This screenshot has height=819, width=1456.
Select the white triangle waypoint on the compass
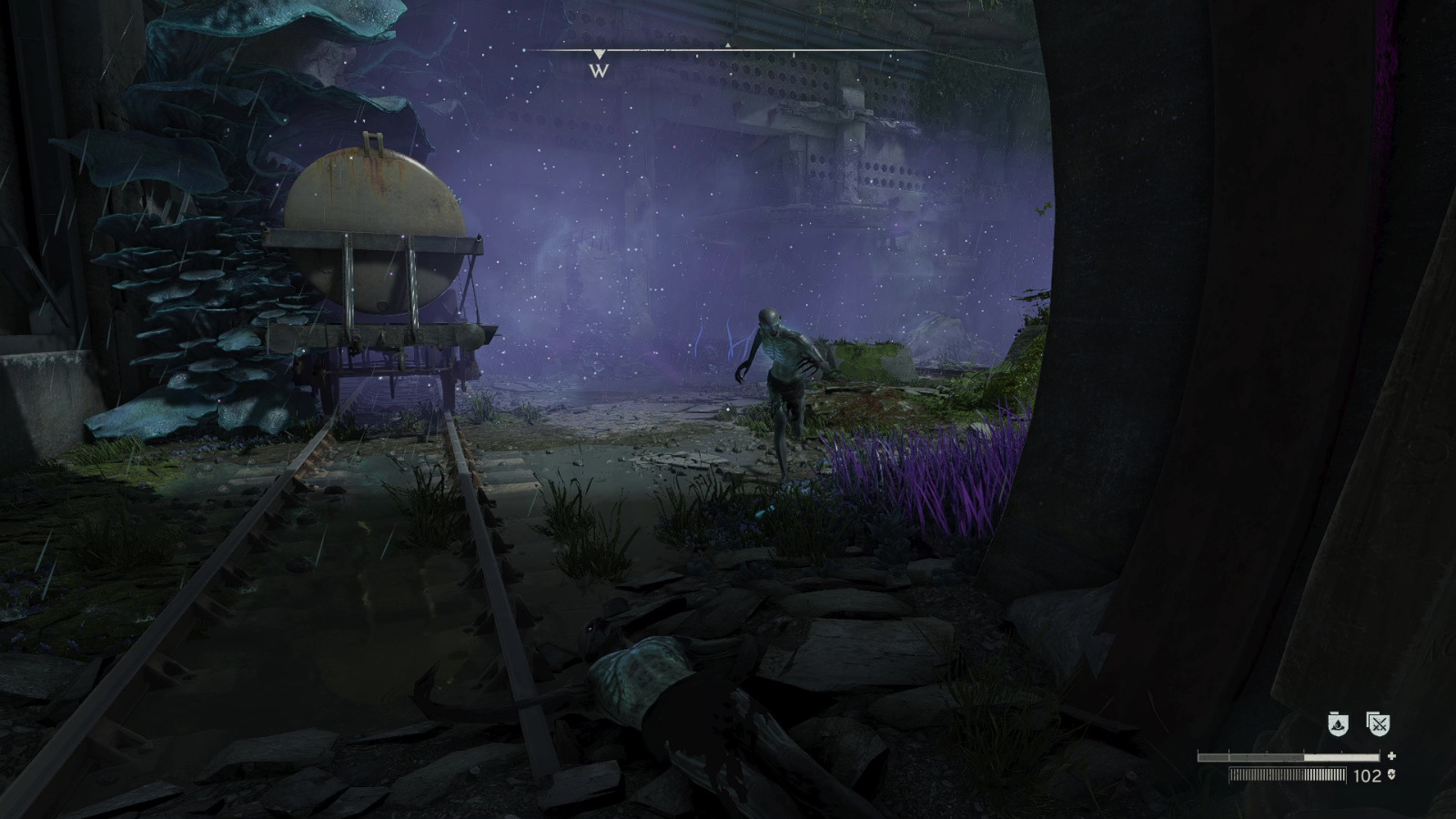pyautogui.click(x=728, y=45)
